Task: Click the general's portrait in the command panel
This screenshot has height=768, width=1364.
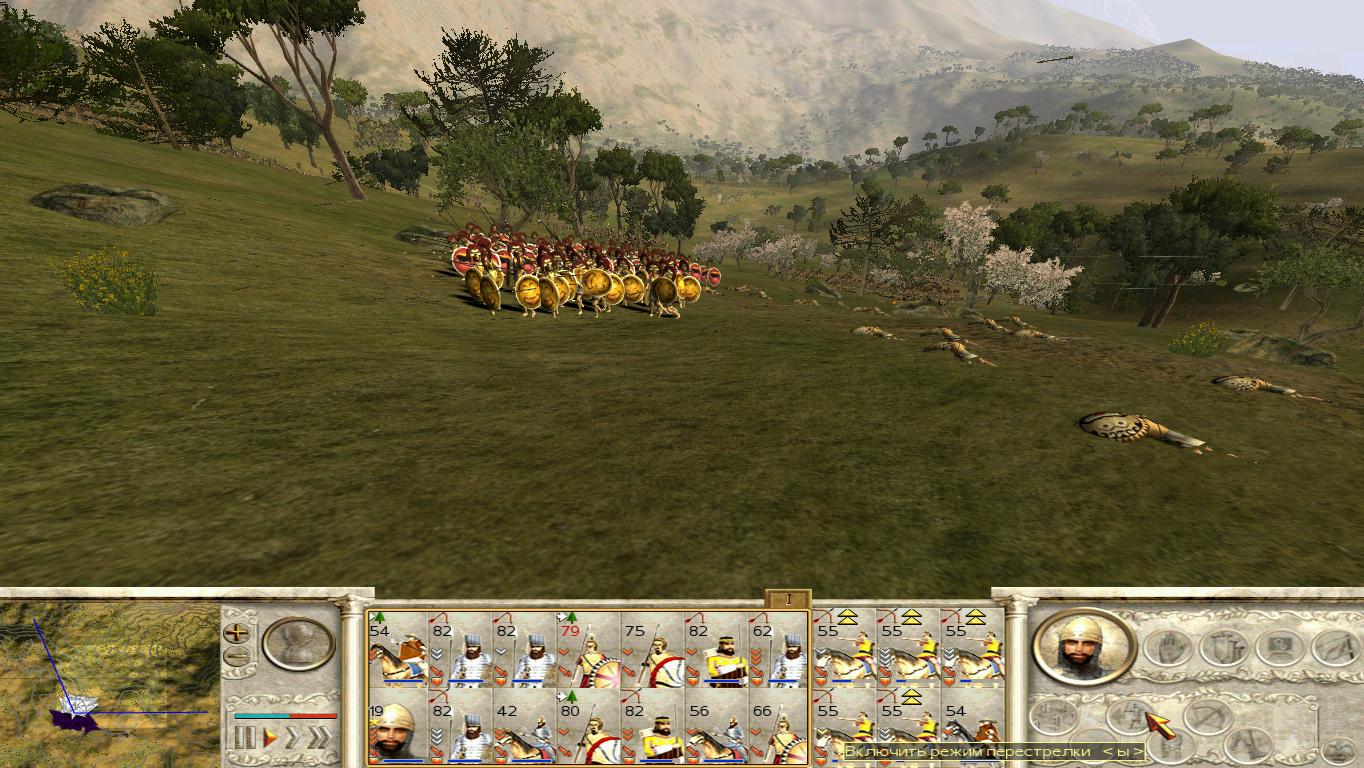Action: pyautogui.click(x=1083, y=646)
